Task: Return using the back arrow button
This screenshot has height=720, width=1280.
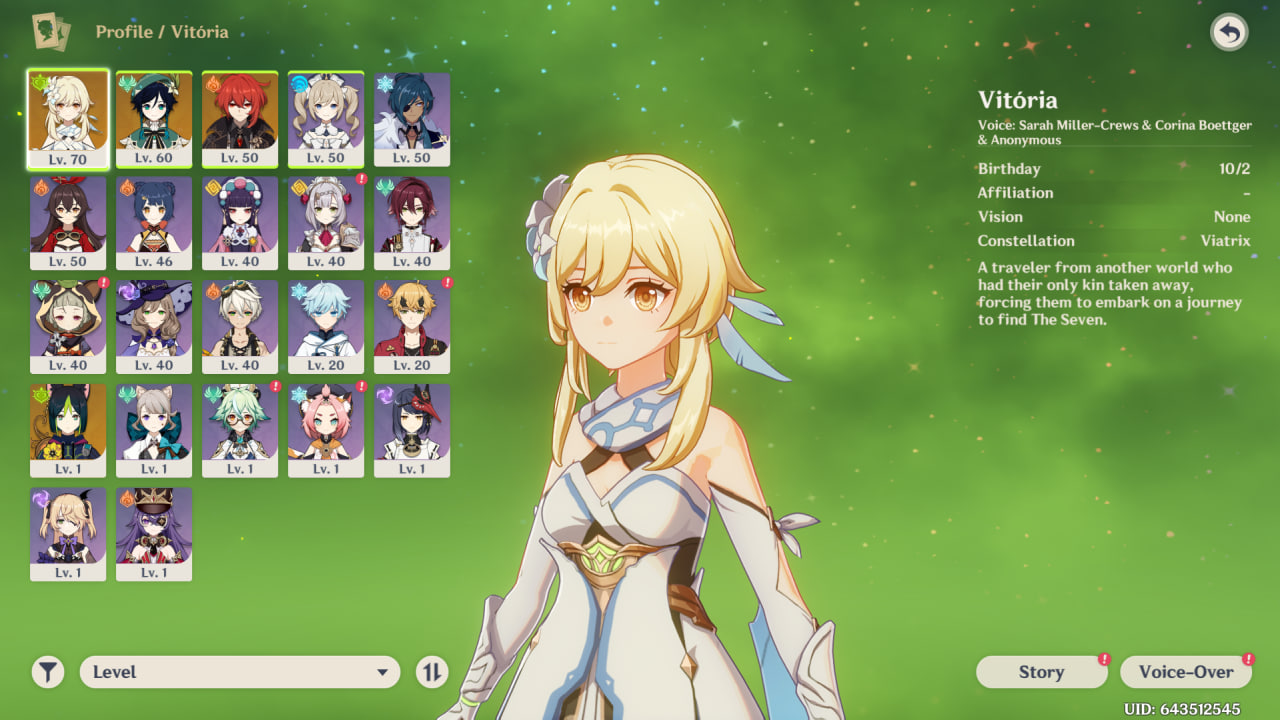Action: 1229,33
